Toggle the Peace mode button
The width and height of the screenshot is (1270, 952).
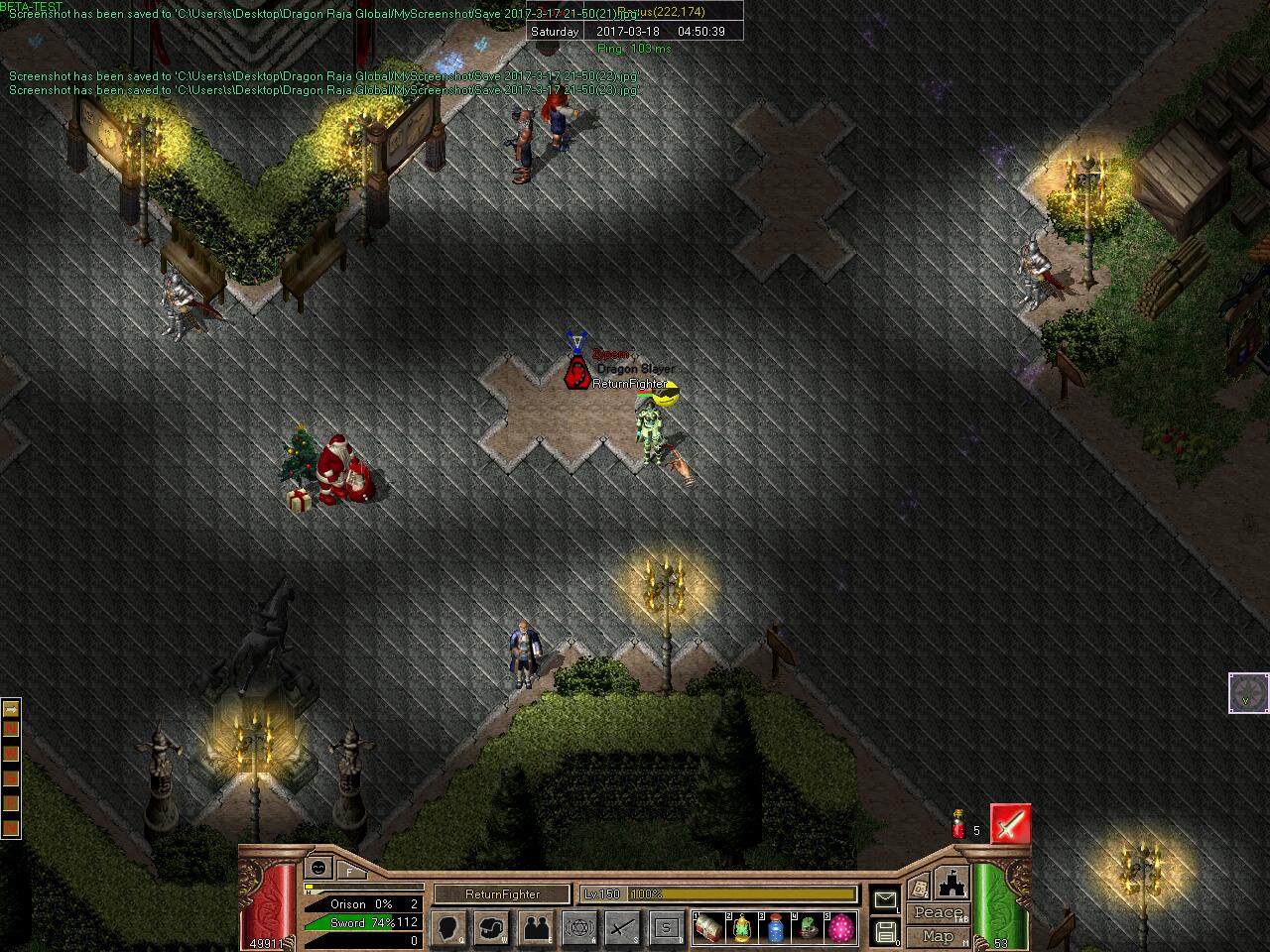pyautogui.click(x=938, y=912)
